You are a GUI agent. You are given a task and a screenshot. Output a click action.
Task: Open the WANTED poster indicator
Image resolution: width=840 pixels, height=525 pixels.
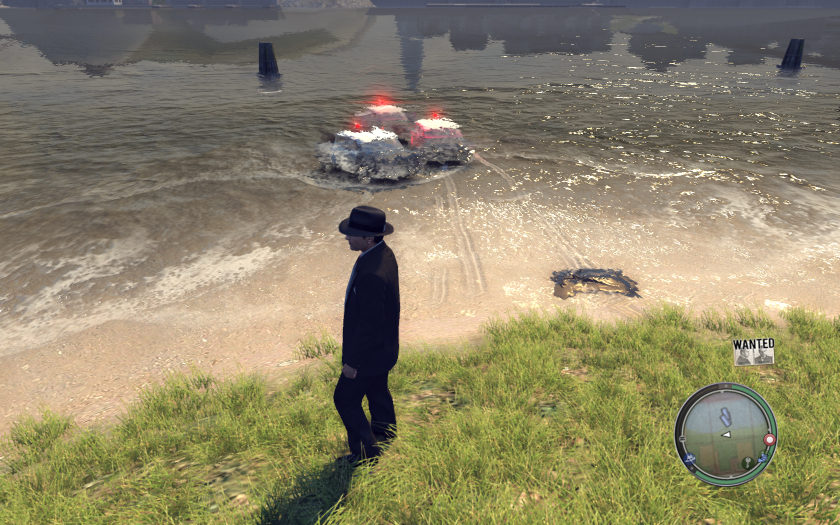[753, 351]
